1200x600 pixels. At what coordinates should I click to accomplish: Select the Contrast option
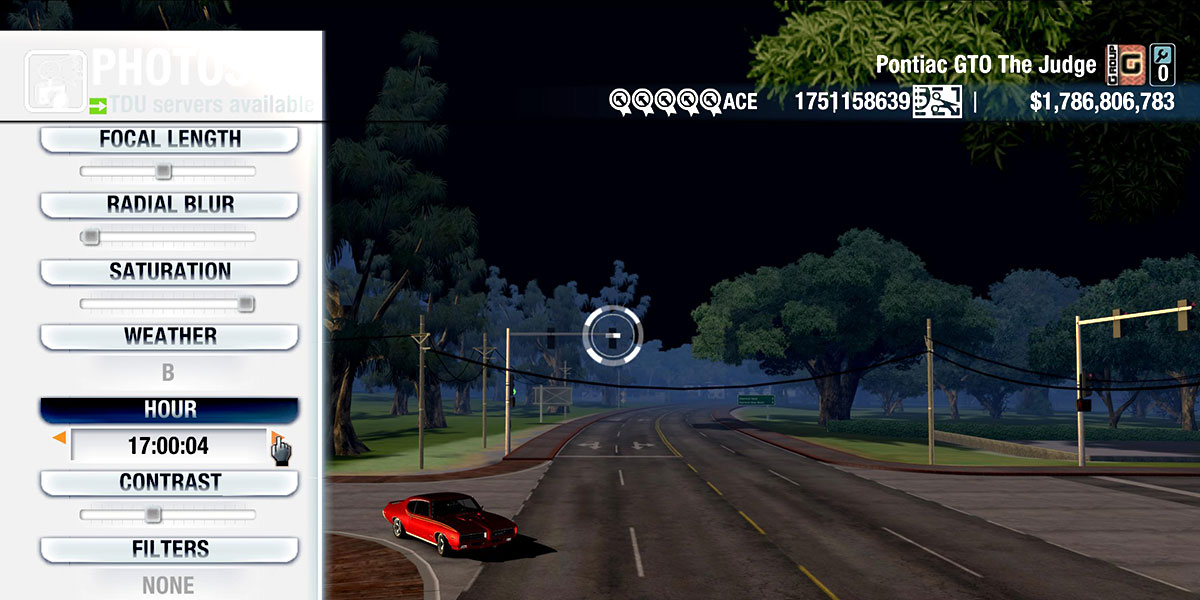coord(169,482)
